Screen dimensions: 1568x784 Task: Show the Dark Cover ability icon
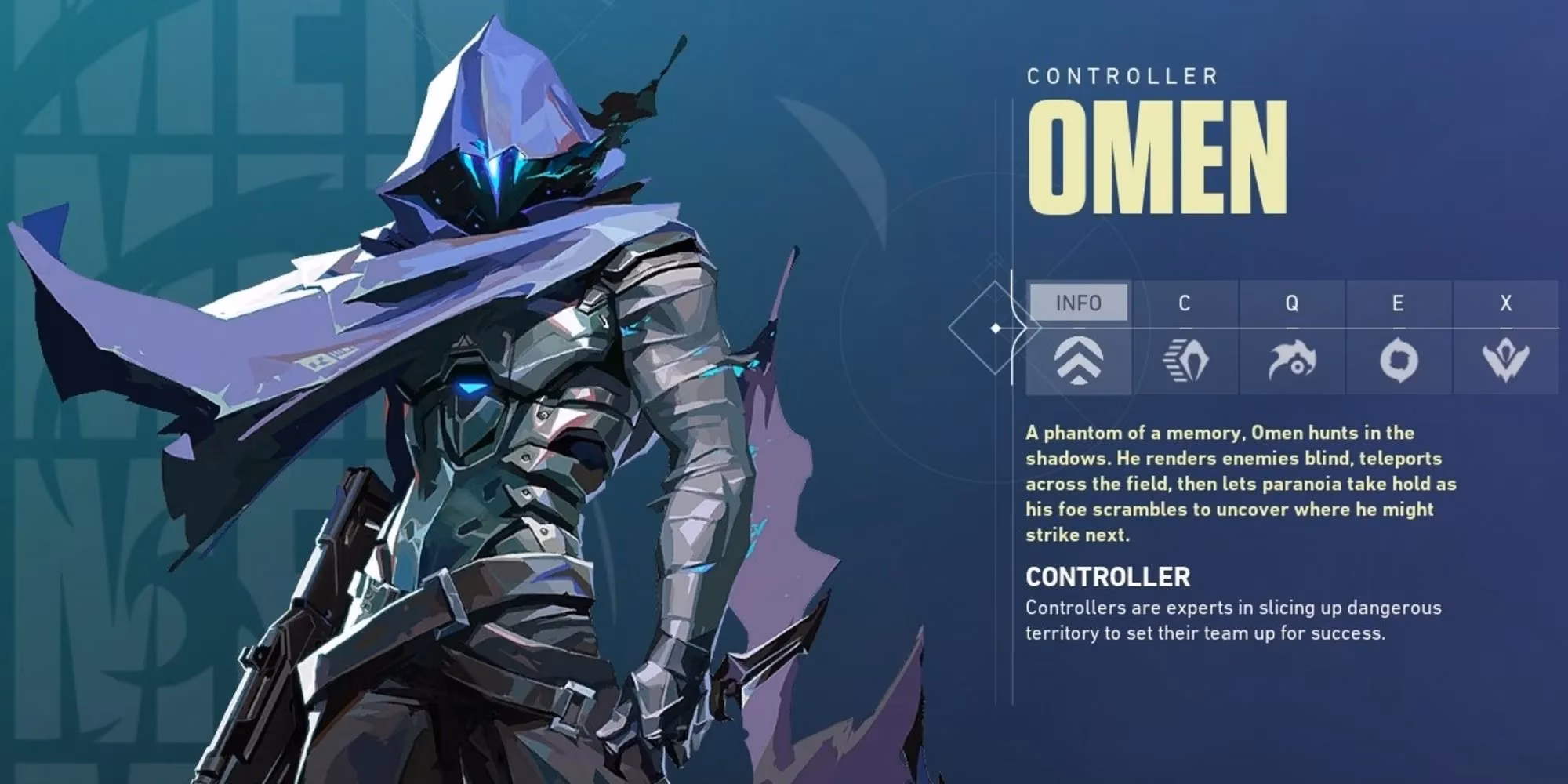tap(1399, 361)
